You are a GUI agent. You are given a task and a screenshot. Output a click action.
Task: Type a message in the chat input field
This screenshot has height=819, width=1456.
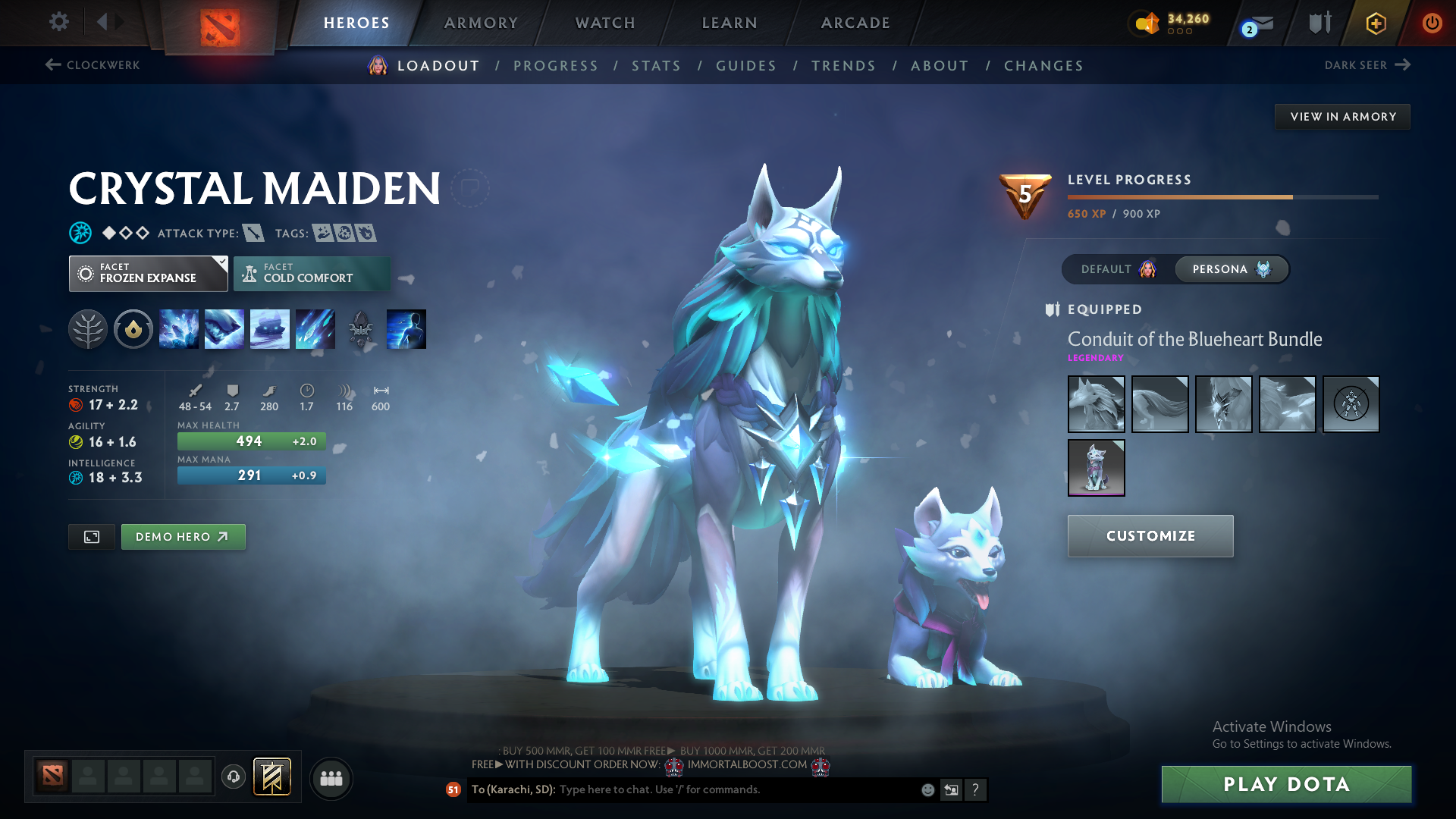pyautogui.click(x=720, y=789)
